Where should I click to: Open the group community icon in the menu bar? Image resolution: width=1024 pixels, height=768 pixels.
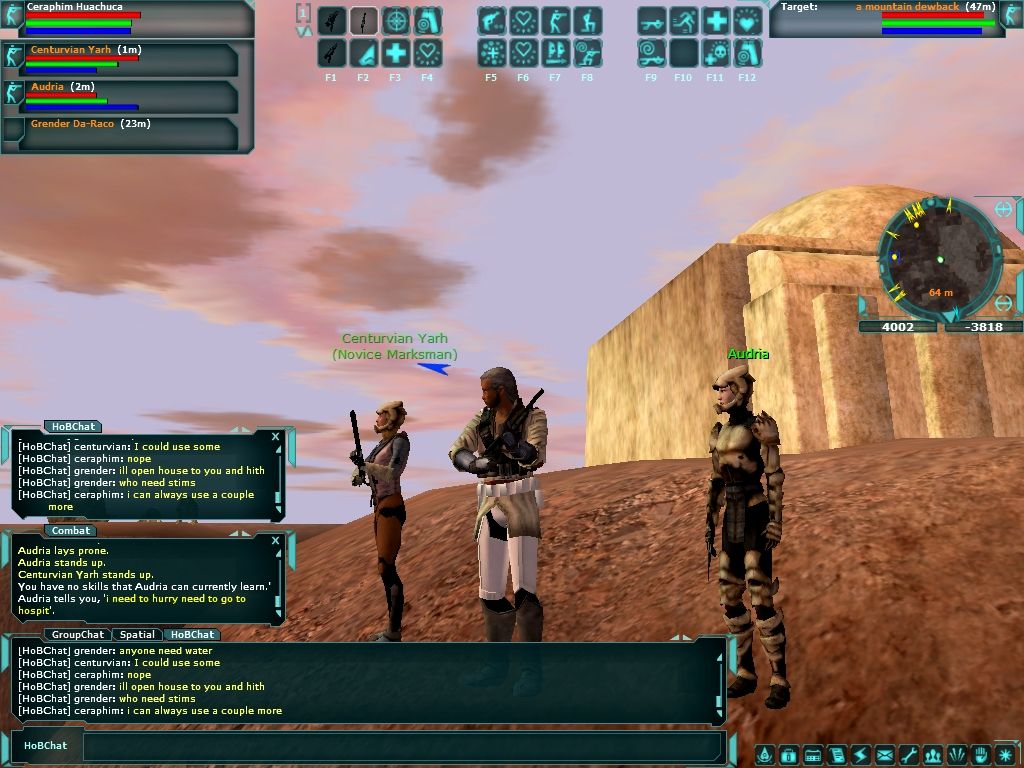point(933,755)
